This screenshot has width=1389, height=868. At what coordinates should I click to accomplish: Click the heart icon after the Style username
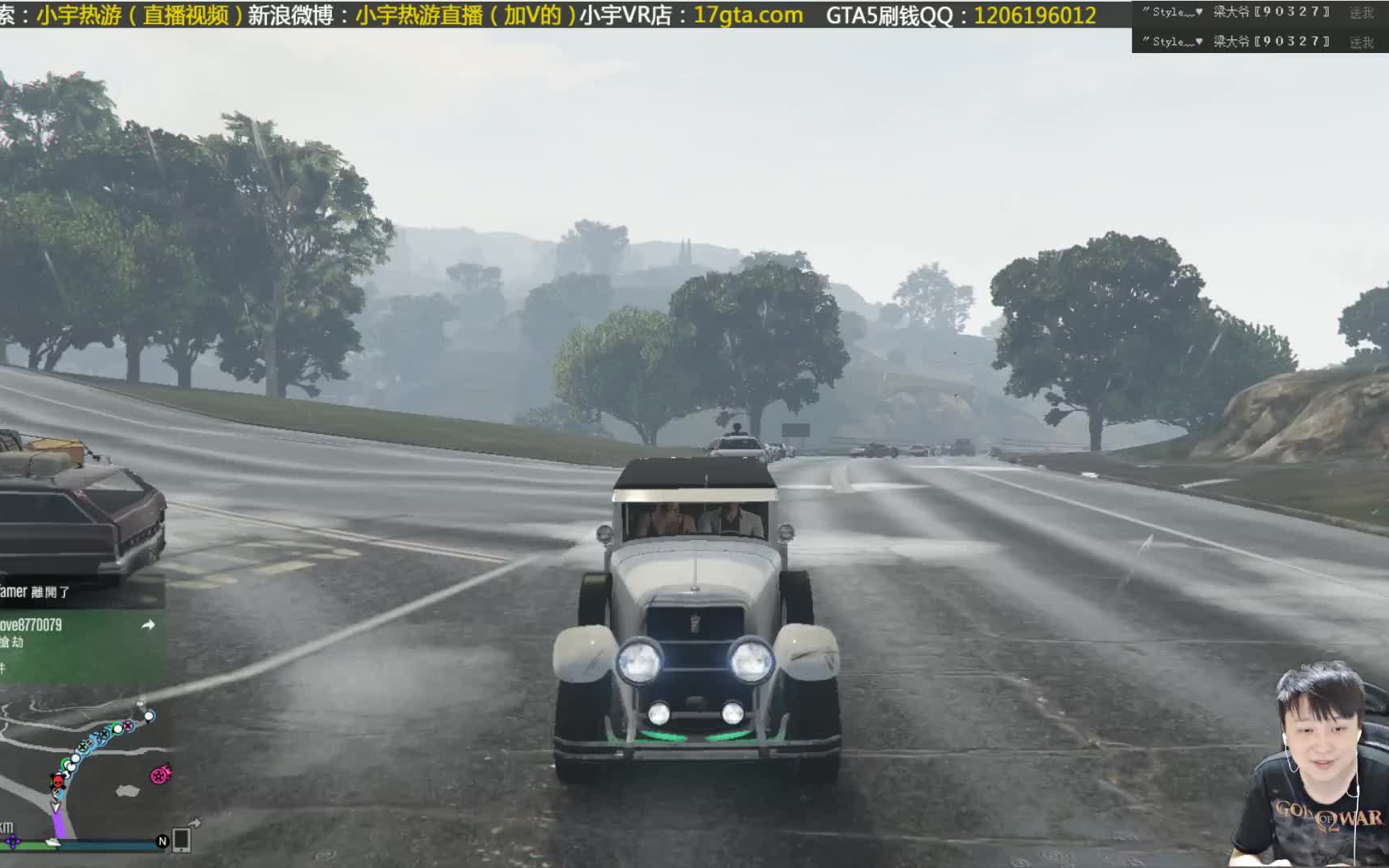coord(1200,12)
